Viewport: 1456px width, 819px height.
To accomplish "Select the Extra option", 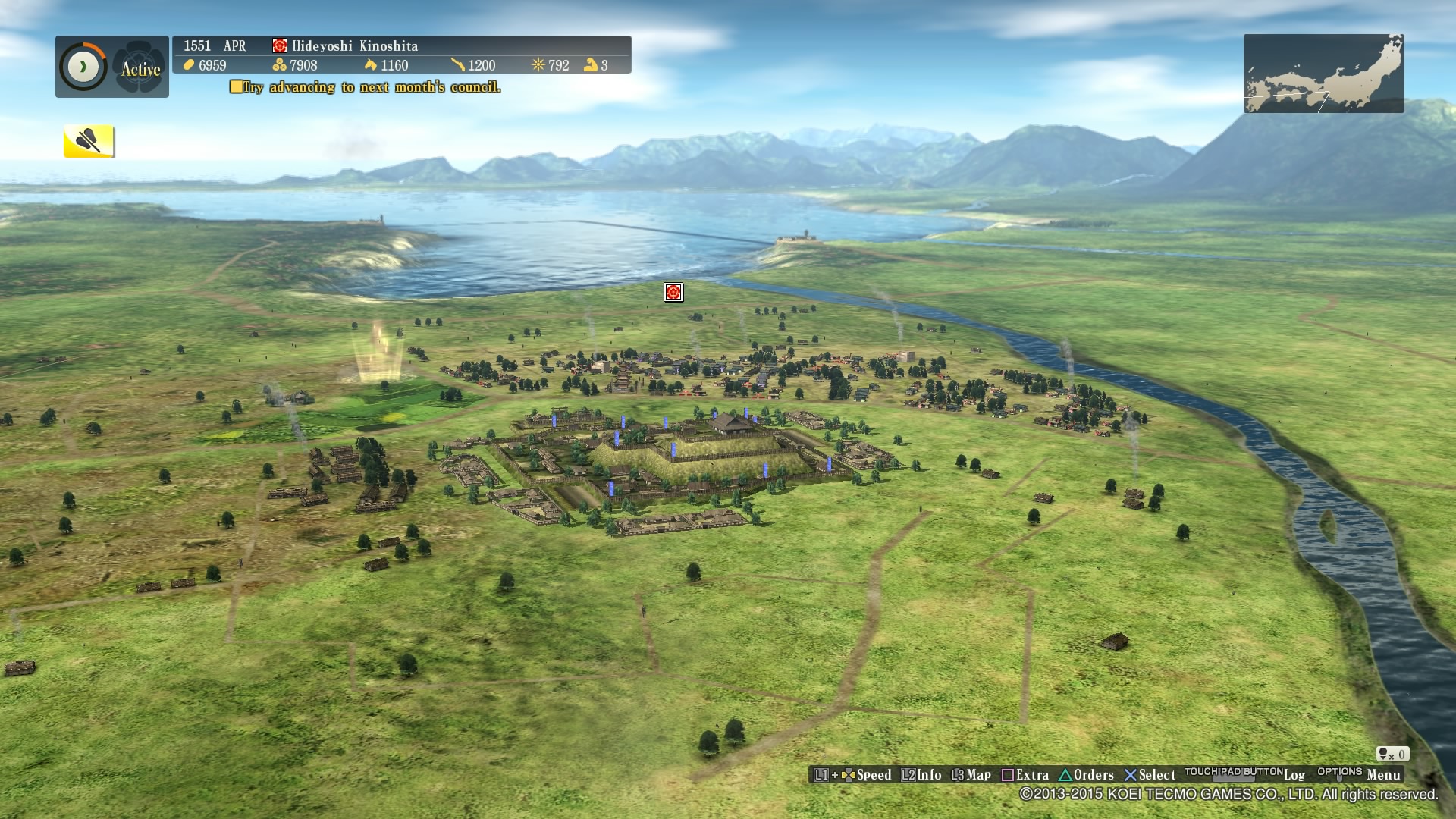I will click(x=1030, y=775).
